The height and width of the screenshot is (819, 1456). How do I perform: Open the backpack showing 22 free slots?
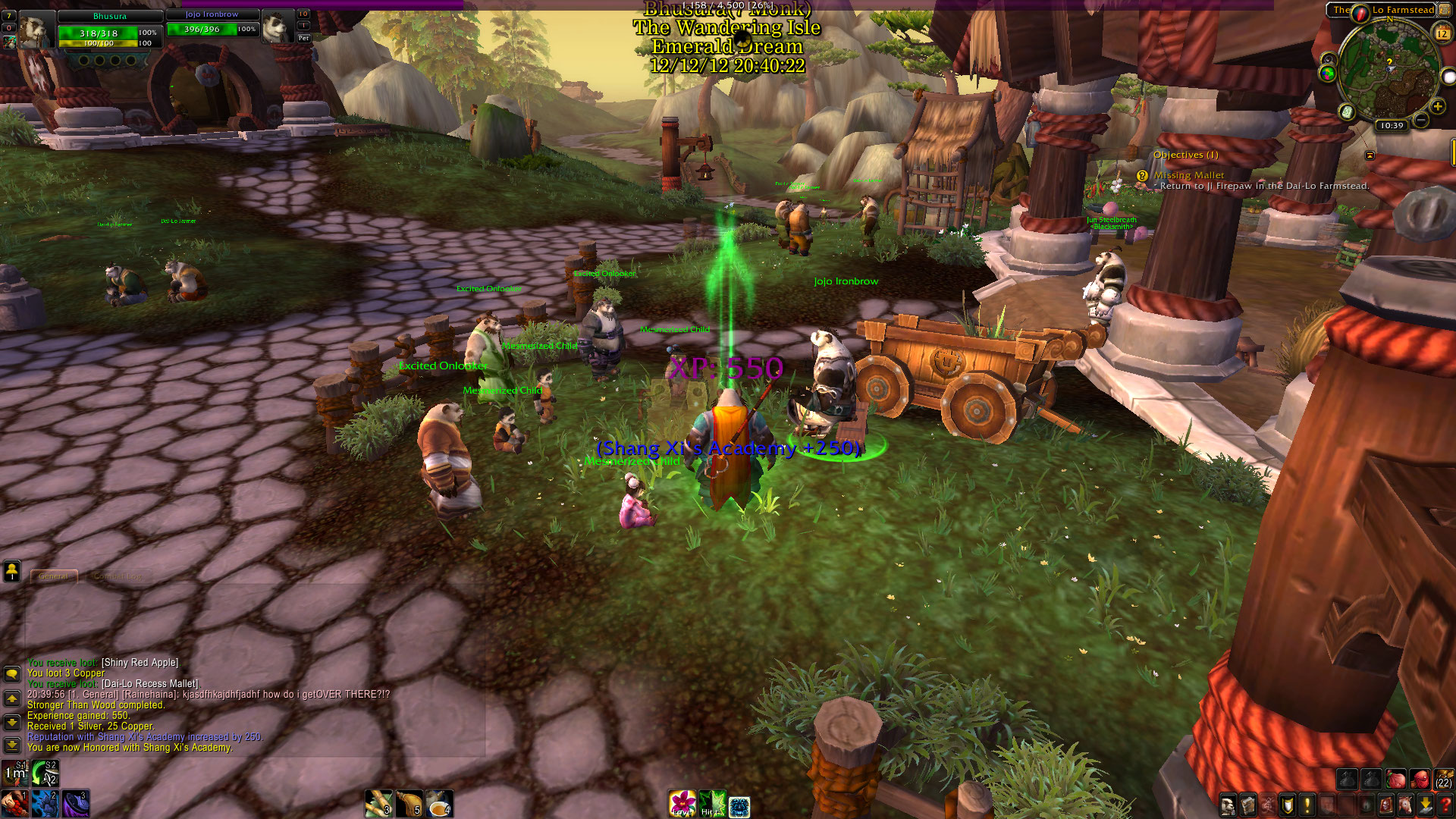click(1443, 779)
